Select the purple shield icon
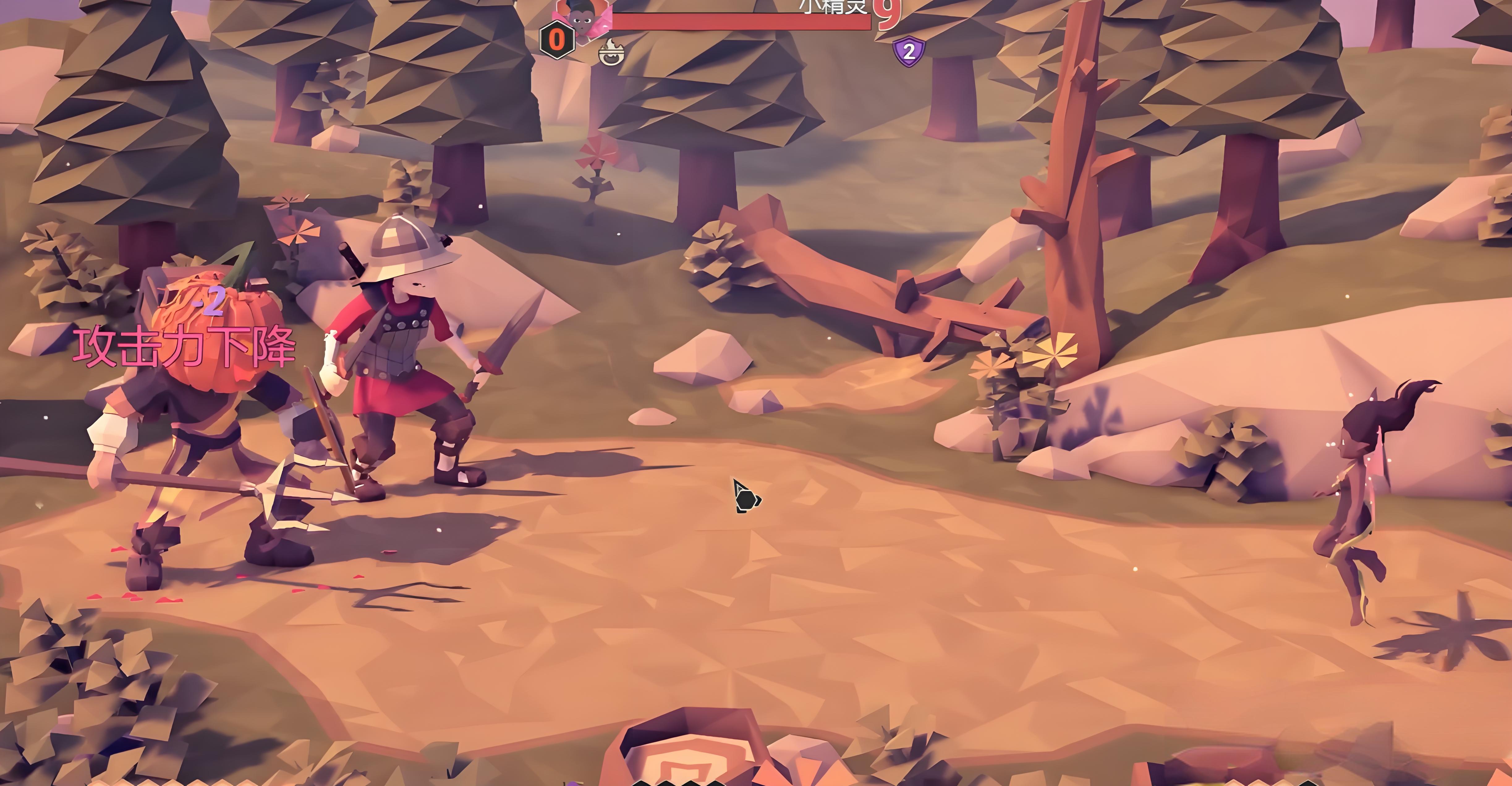This screenshot has height=786, width=1512. click(908, 52)
